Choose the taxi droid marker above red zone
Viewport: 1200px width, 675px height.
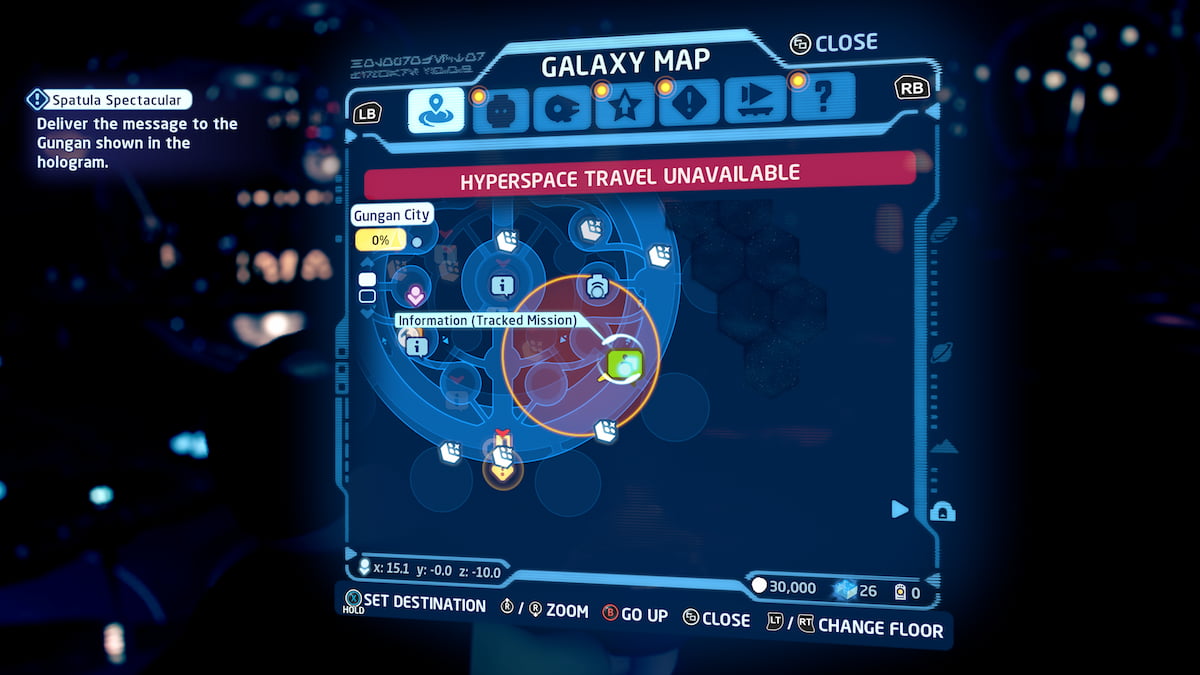[597, 286]
